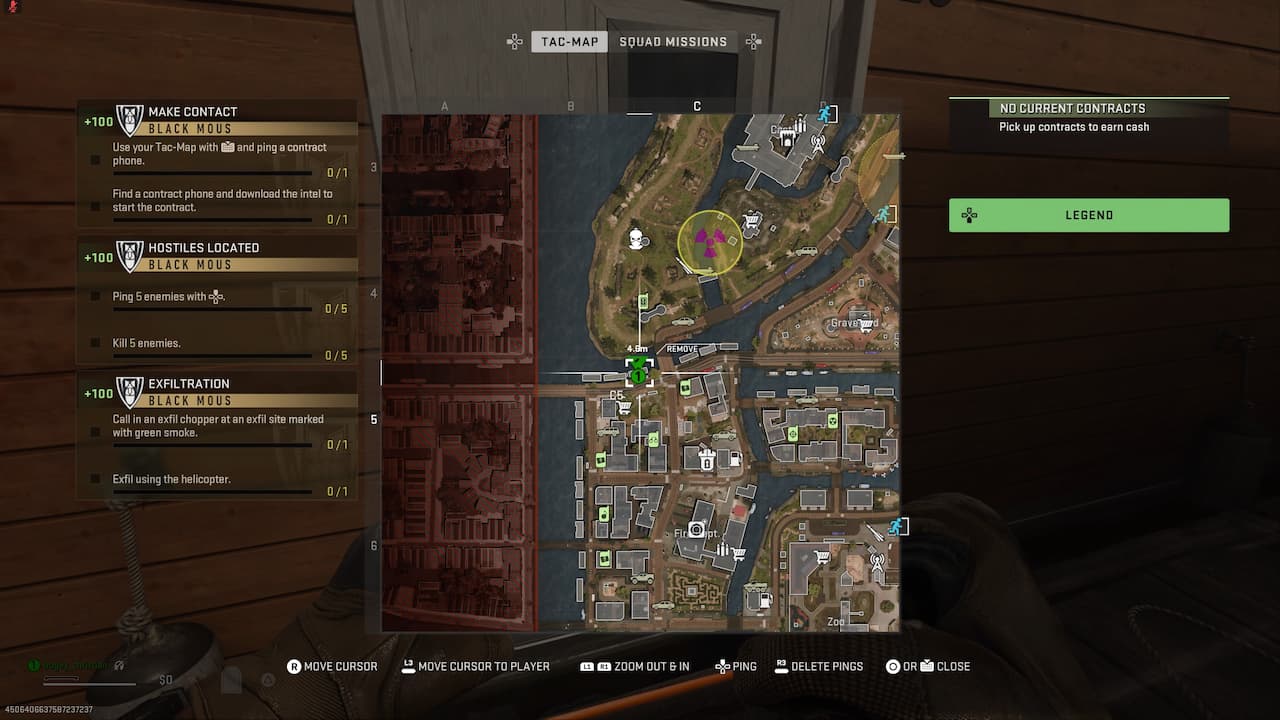The image size is (1280, 720).
Task: Switch to the Squad Missions tab
Action: coord(675,41)
